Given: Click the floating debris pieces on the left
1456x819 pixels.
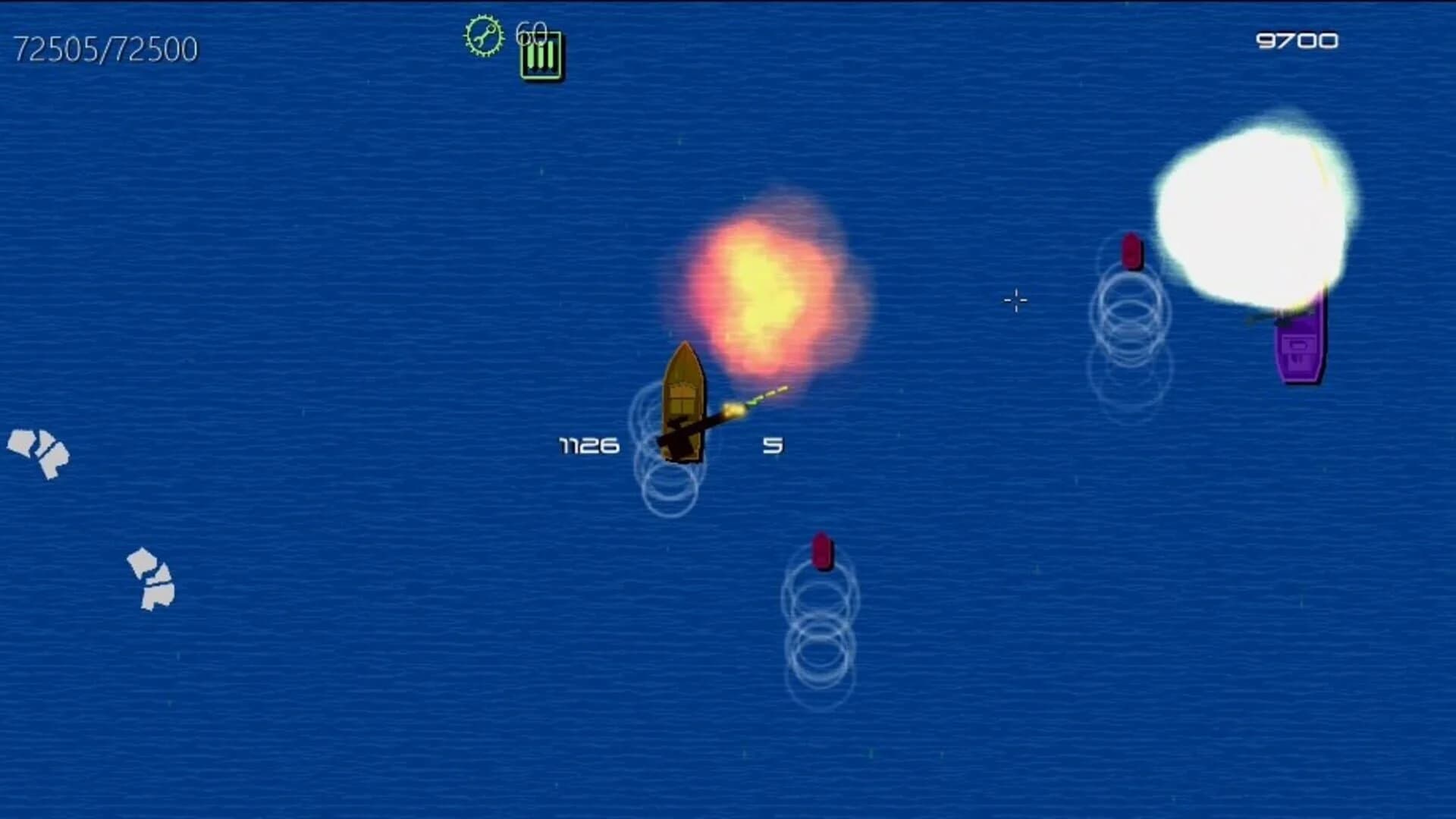Looking at the screenshot, I should 38,455.
